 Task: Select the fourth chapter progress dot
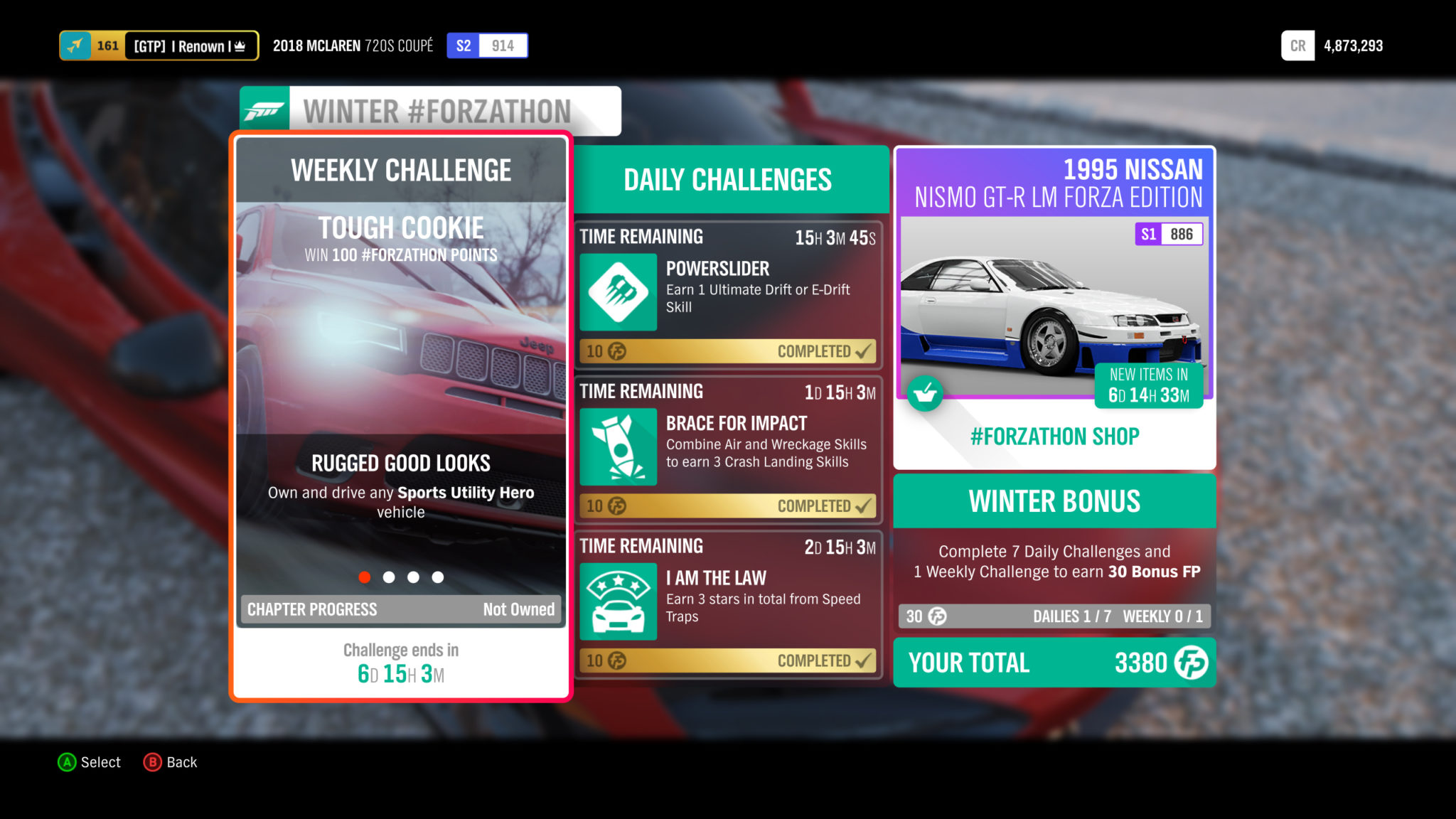(437, 578)
